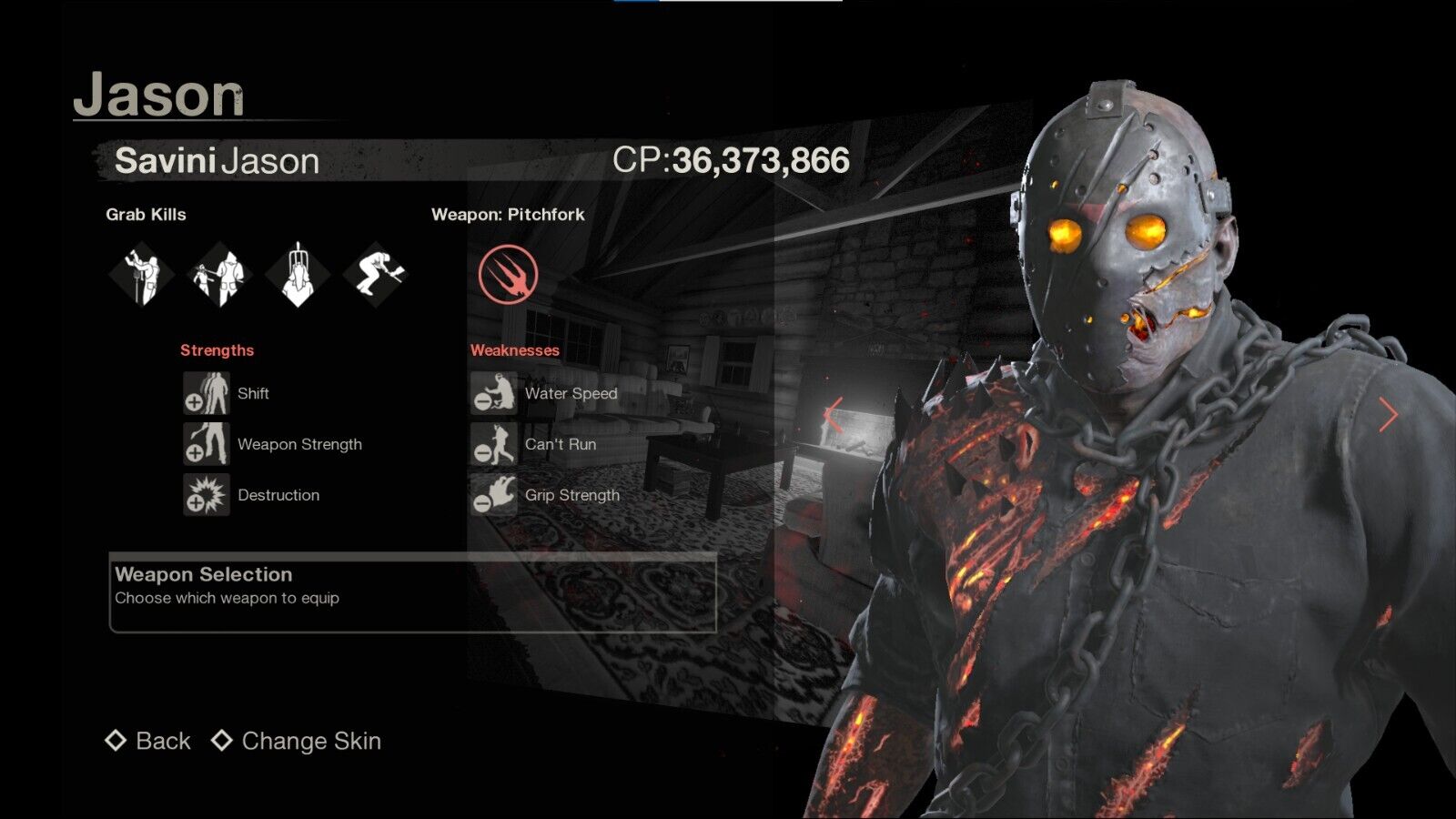Choose the grab kill lifting victim over pitchfork
Image resolution: width=1456 pixels, height=819 pixels.
[141, 274]
